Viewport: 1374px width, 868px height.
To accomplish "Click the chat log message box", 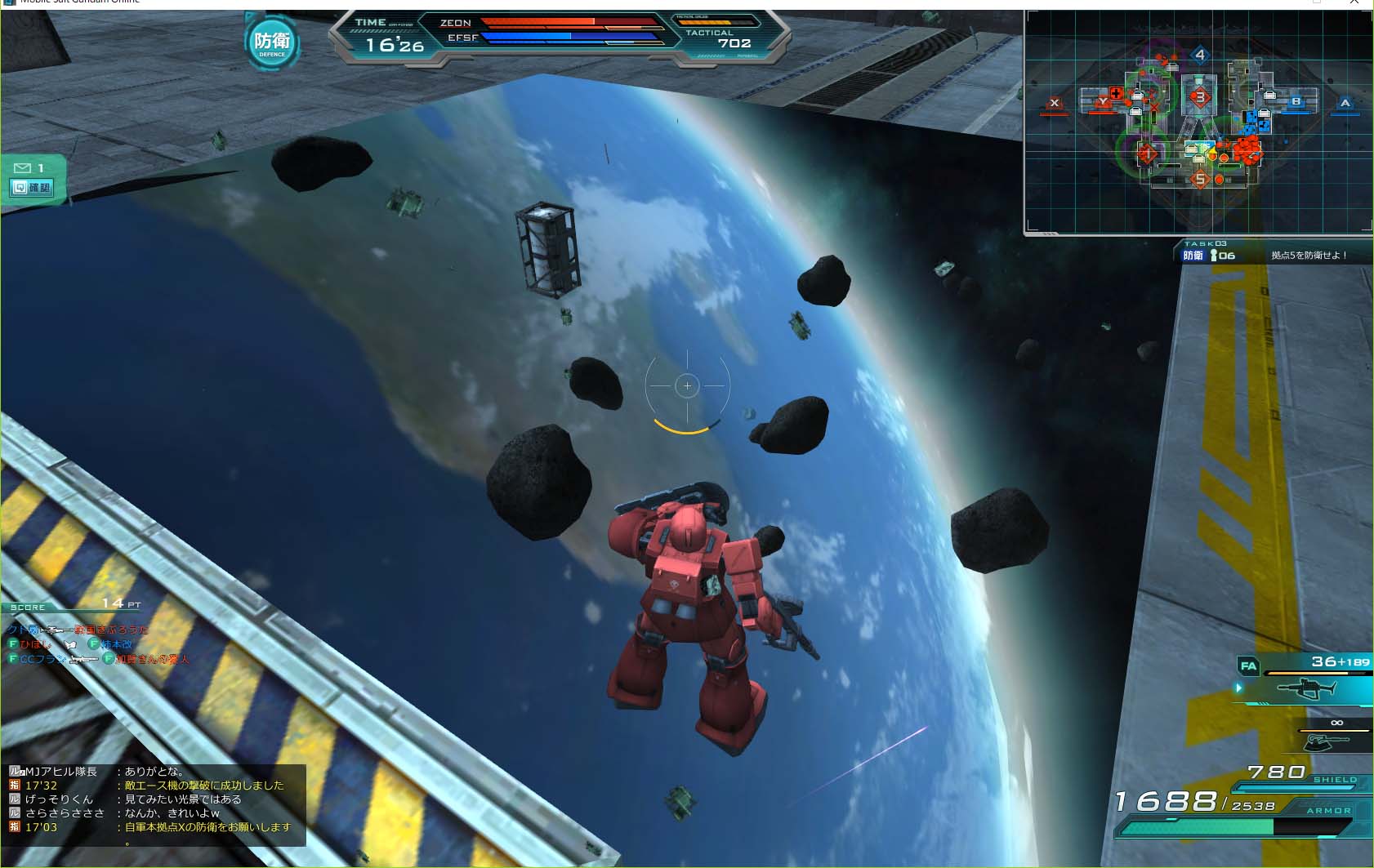I will tap(155, 804).
